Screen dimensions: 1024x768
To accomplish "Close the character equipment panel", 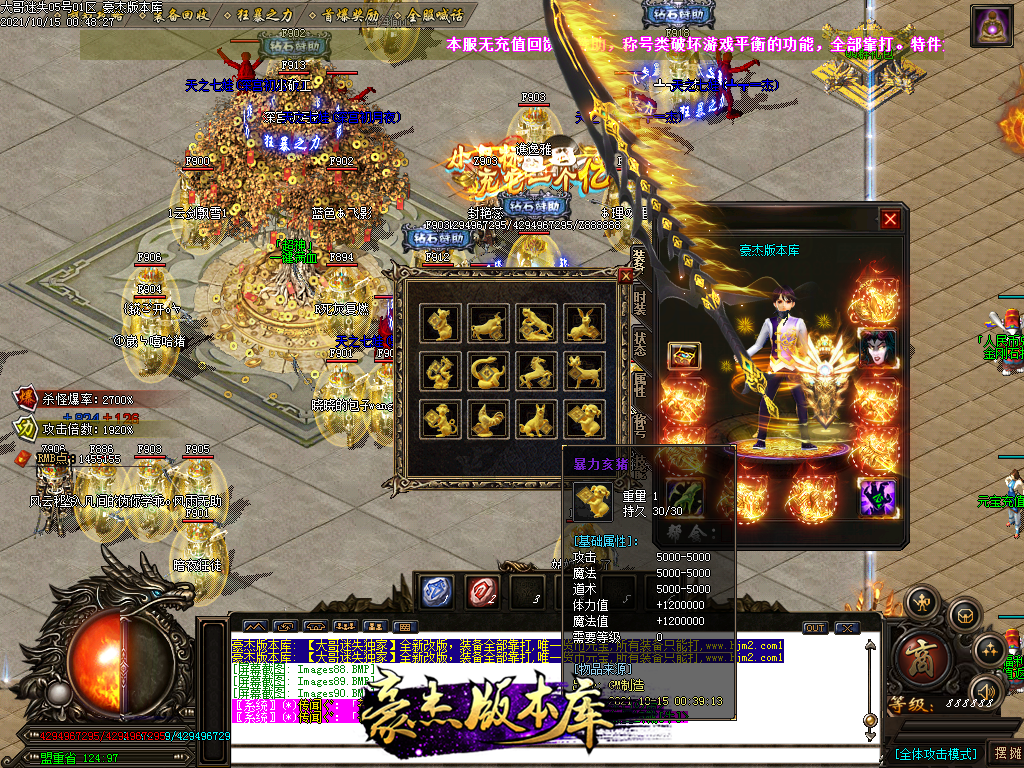I will [890, 219].
